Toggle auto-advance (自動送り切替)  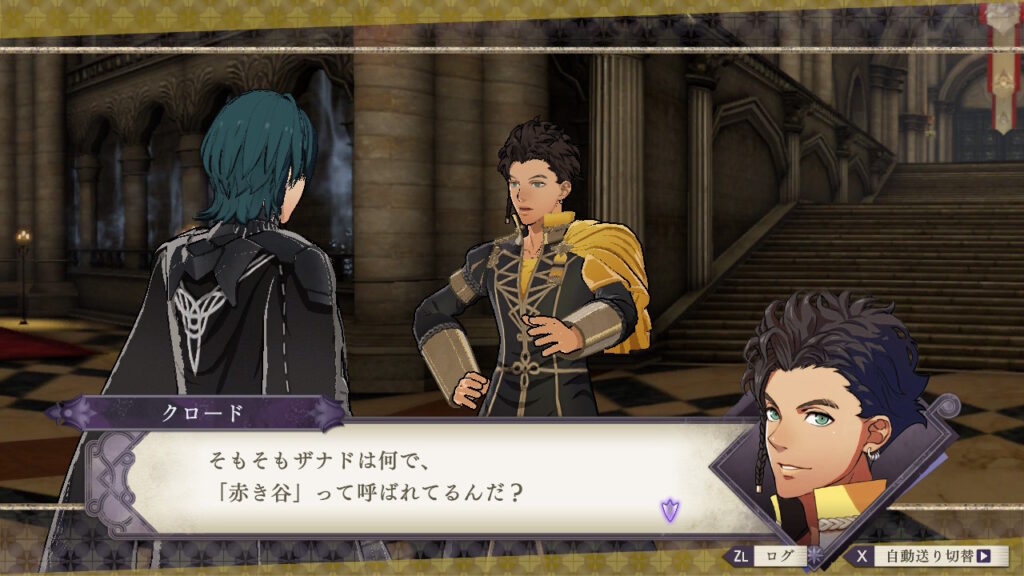[x=928, y=556]
